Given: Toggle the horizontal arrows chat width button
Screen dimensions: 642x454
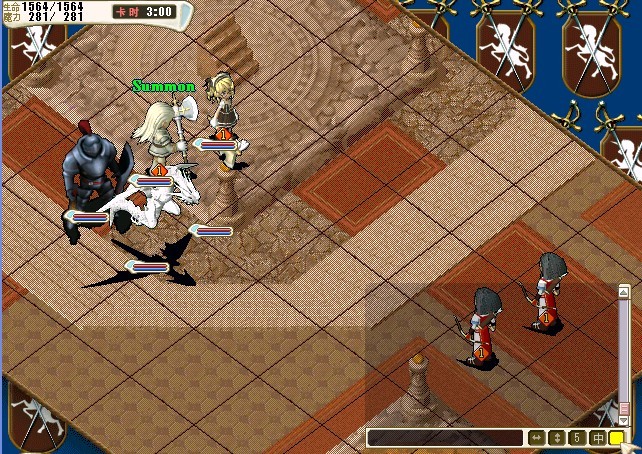Looking at the screenshot, I should click(x=537, y=438).
